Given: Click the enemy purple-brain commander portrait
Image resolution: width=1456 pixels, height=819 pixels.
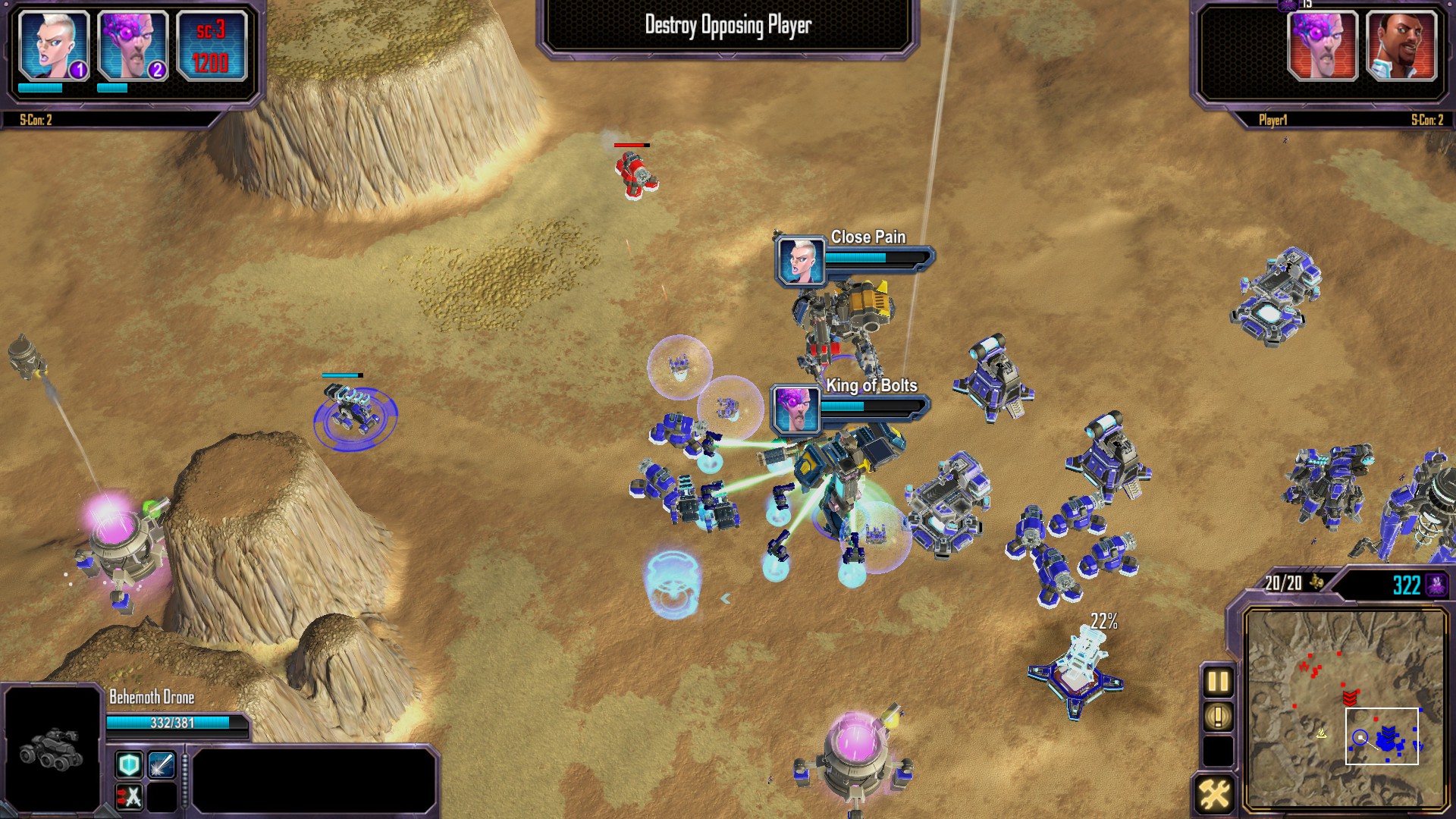Looking at the screenshot, I should 1323,45.
